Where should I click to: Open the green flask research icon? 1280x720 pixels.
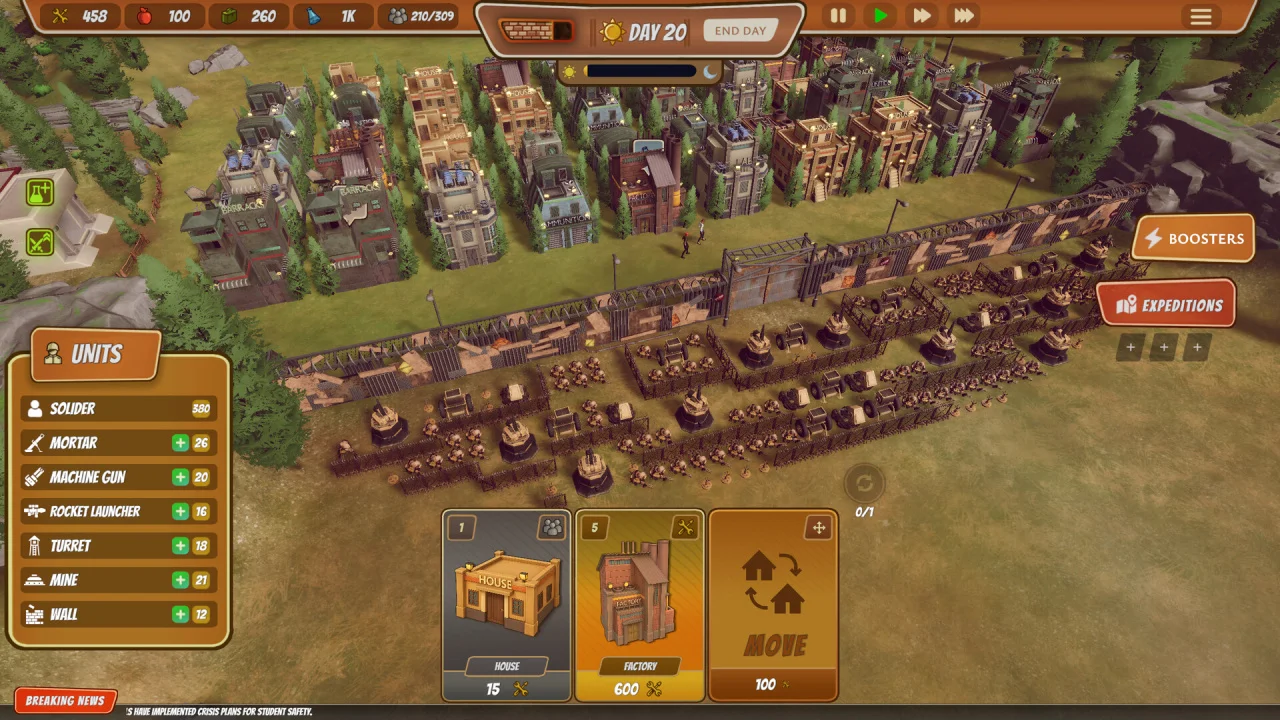40,193
